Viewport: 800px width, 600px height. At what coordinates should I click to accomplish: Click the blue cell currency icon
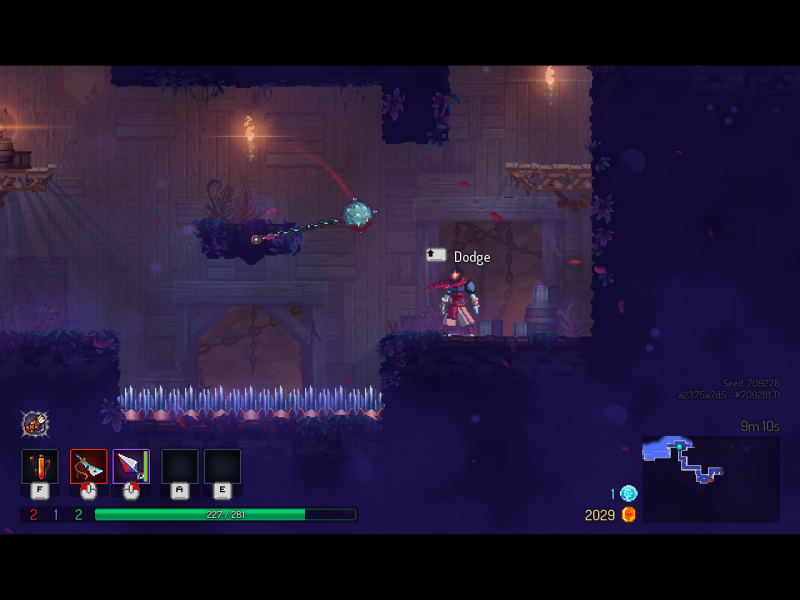628,493
